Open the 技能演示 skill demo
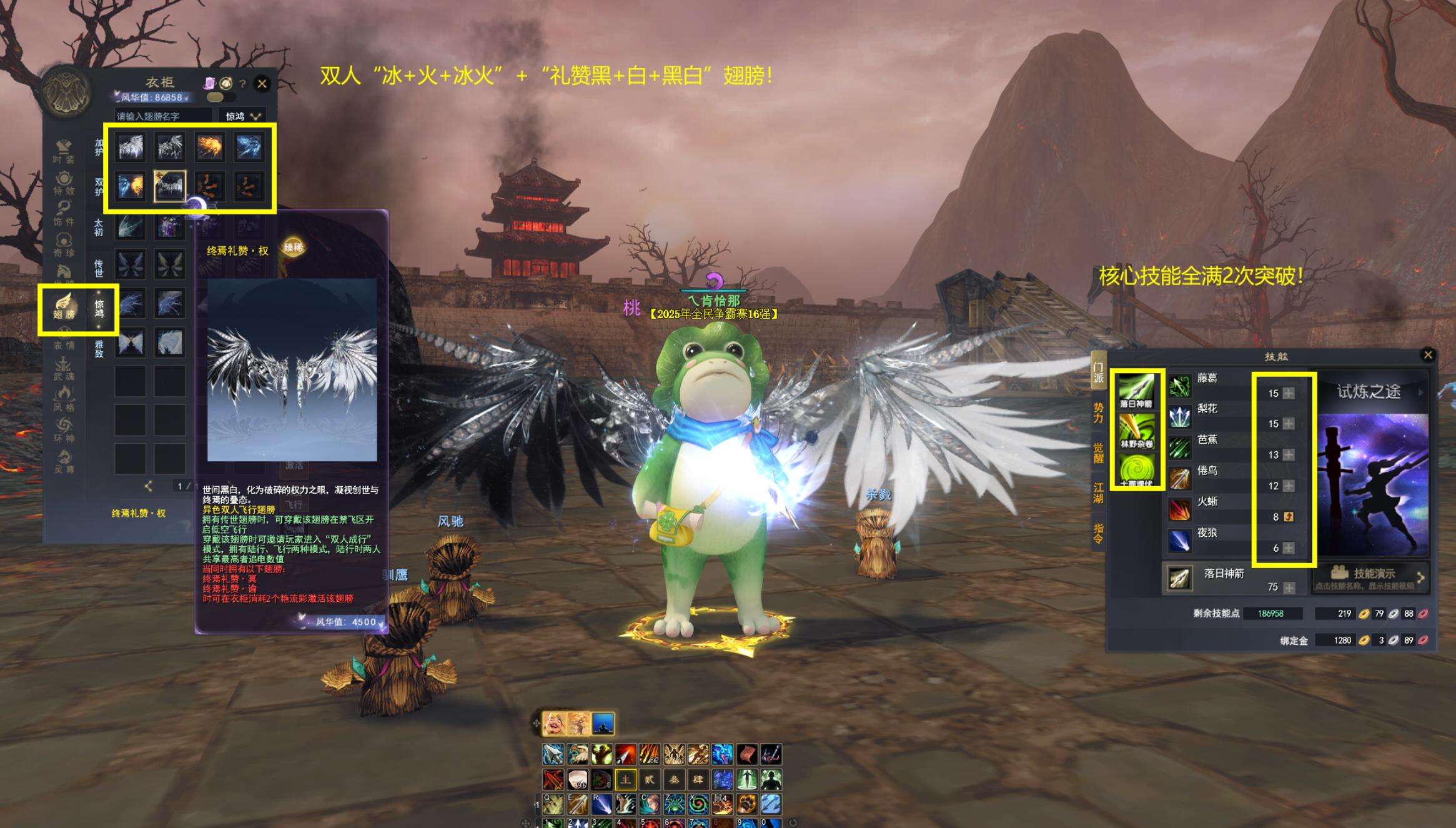 coord(1368,576)
